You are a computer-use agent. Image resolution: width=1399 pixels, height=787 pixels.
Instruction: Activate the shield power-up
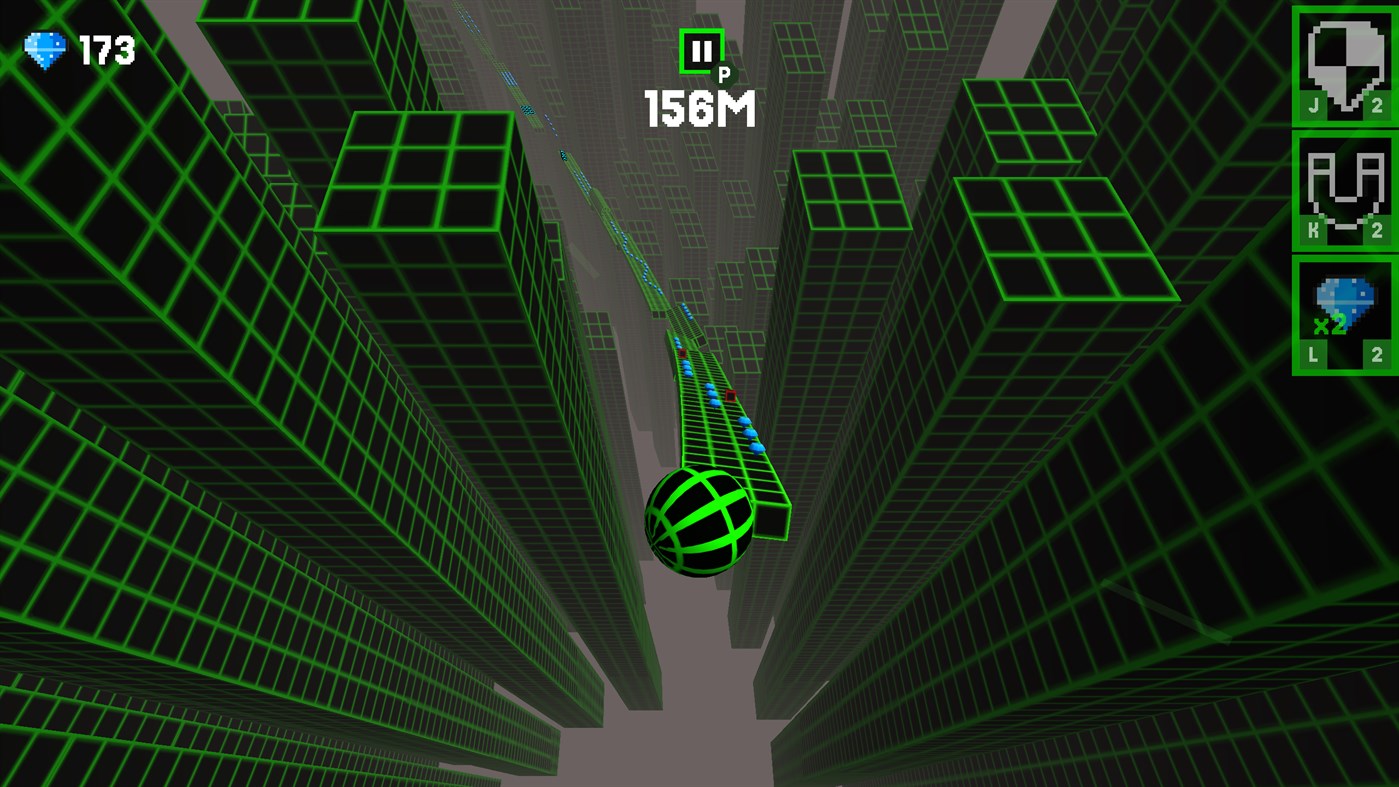(x=1344, y=63)
